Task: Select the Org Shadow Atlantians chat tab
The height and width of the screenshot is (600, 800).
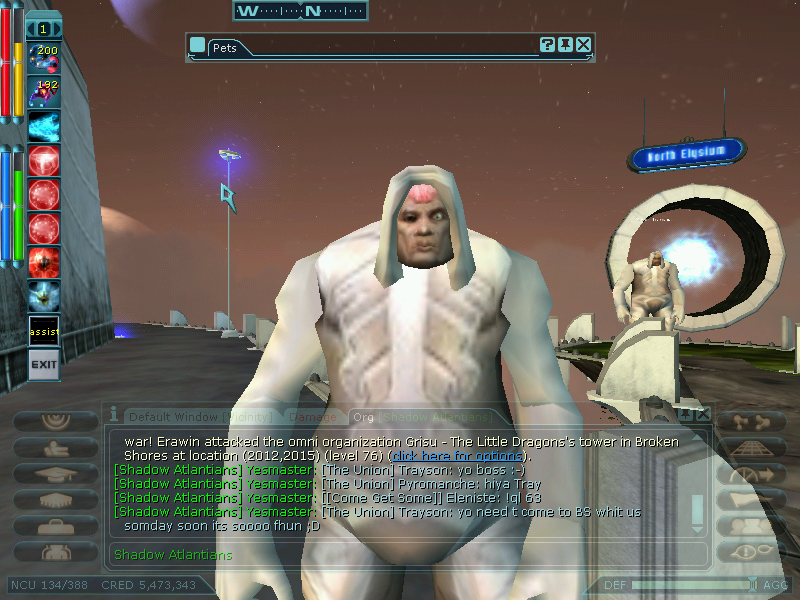Action: [420, 416]
